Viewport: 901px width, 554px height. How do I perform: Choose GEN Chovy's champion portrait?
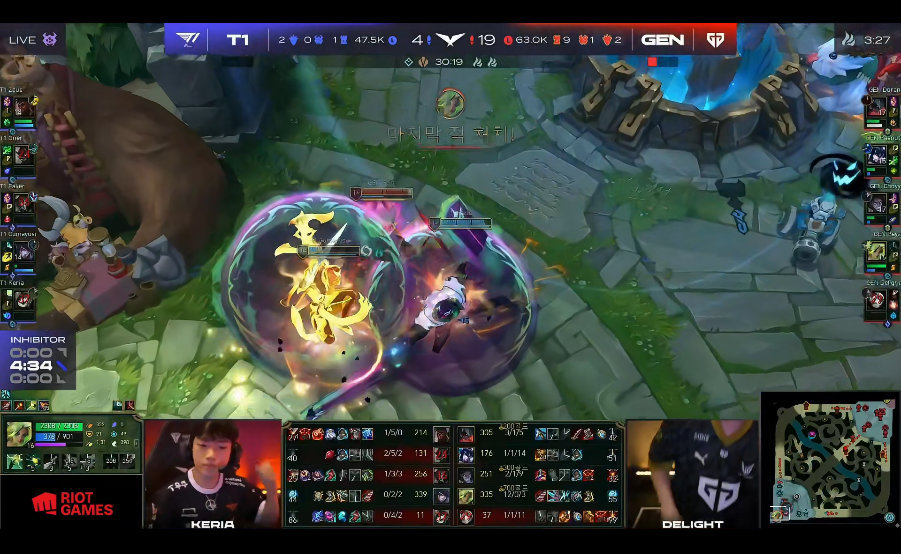877,203
